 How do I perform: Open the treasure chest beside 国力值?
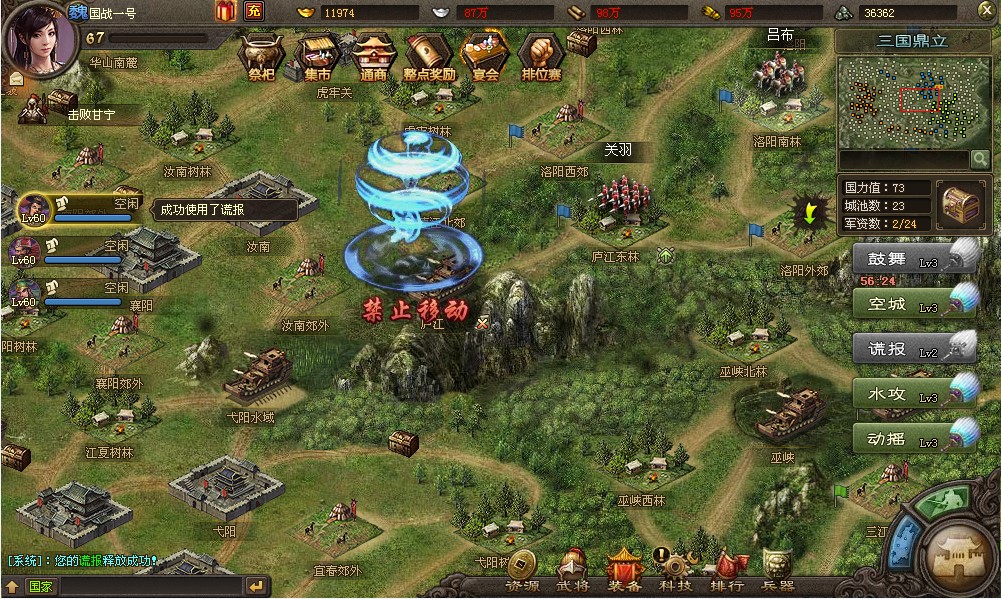961,203
